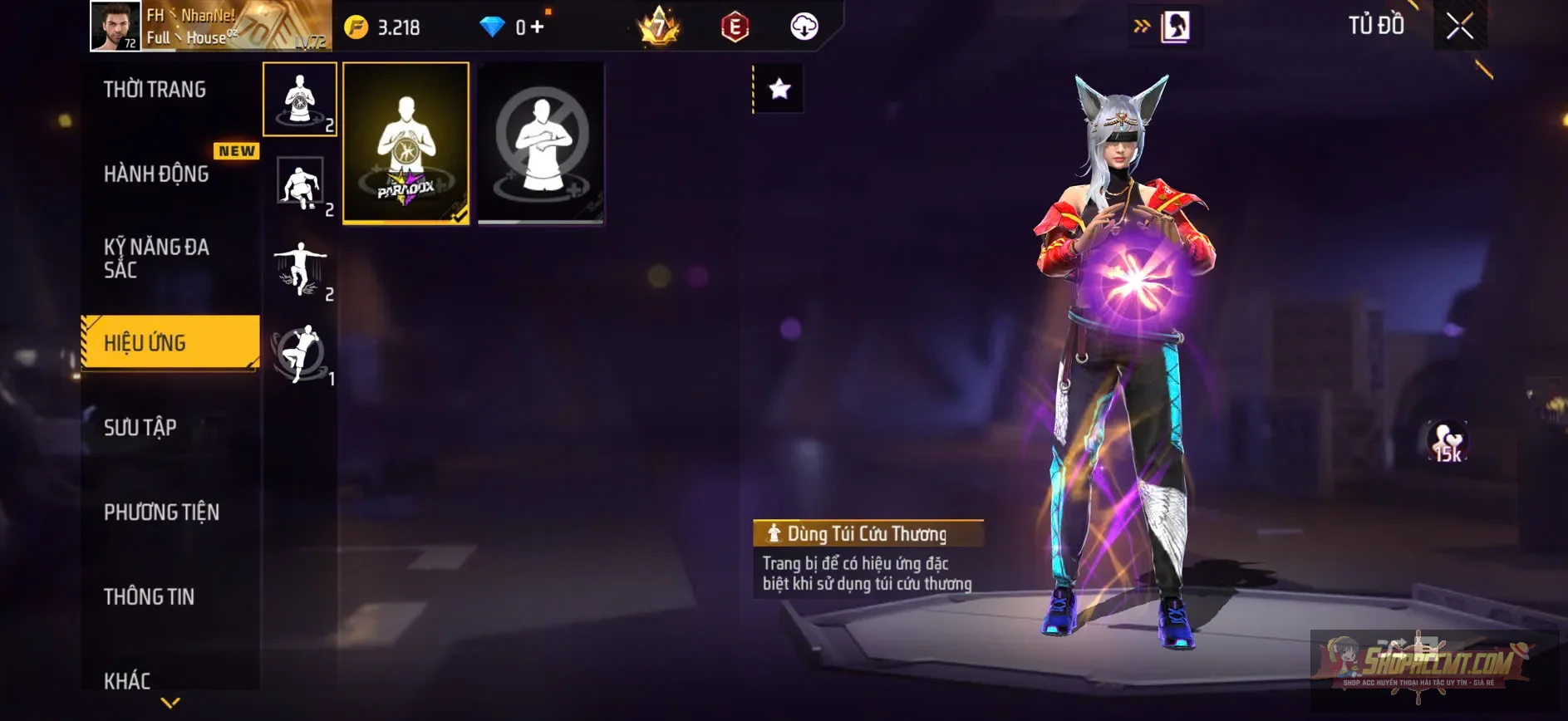This screenshot has width=1568, height=721.
Task: Switch to the THỜI TRANG category
Action: click(156, 89)
